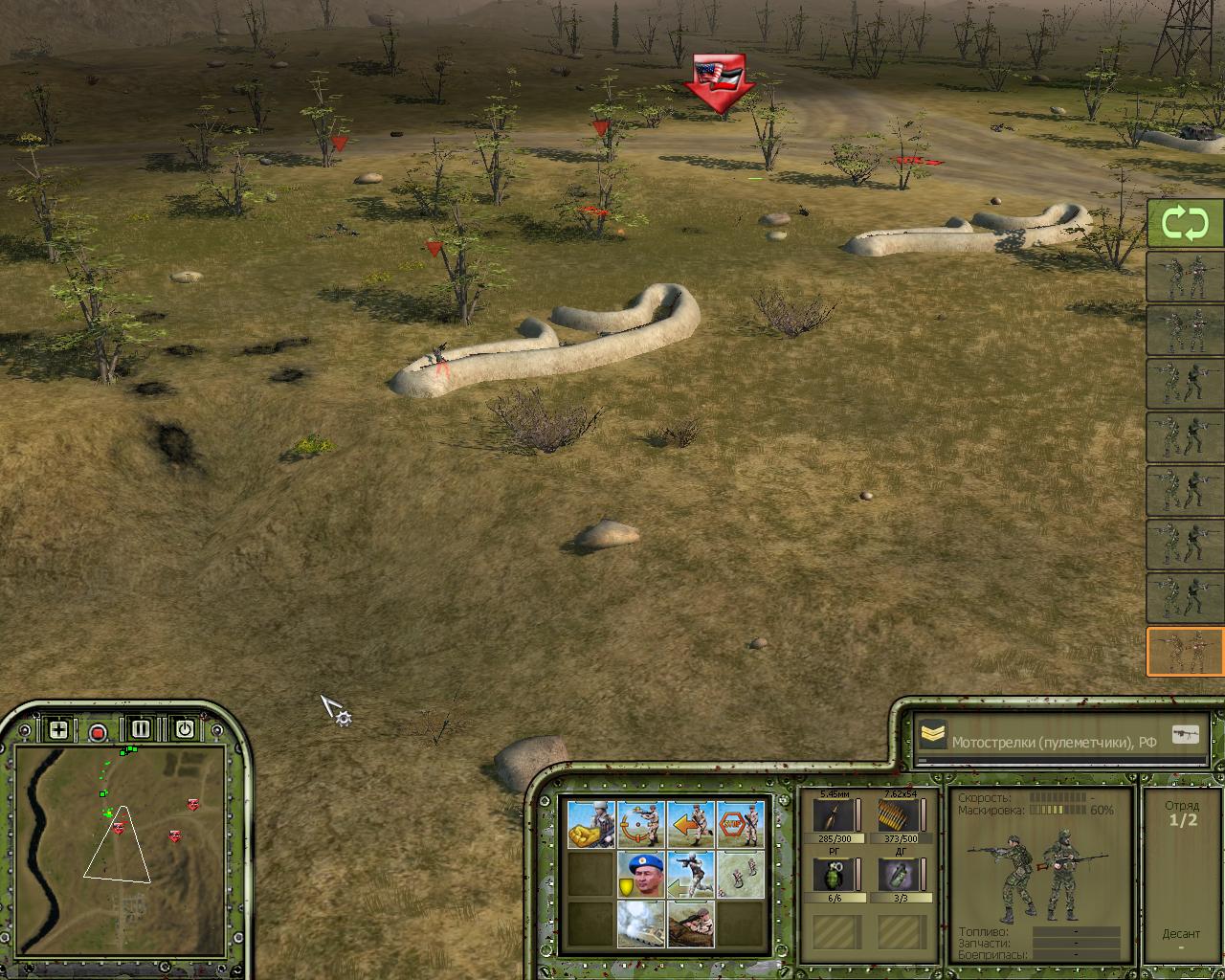This screenshot has width=1225, height=980.
Task: Click the red record button above minimap
Action: tap(98, 733)
